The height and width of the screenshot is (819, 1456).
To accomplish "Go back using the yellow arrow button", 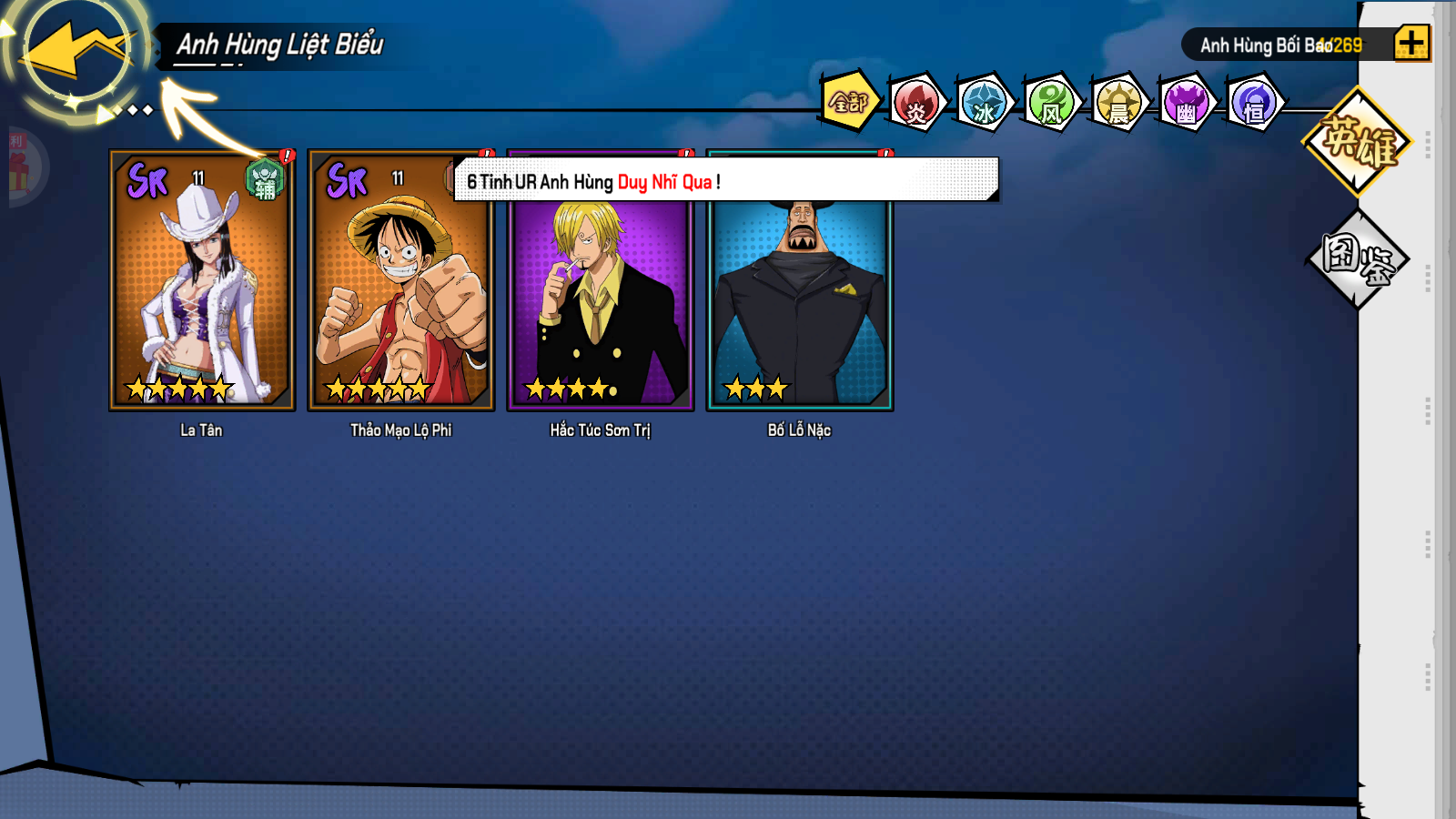I will (x=76, y=52).
